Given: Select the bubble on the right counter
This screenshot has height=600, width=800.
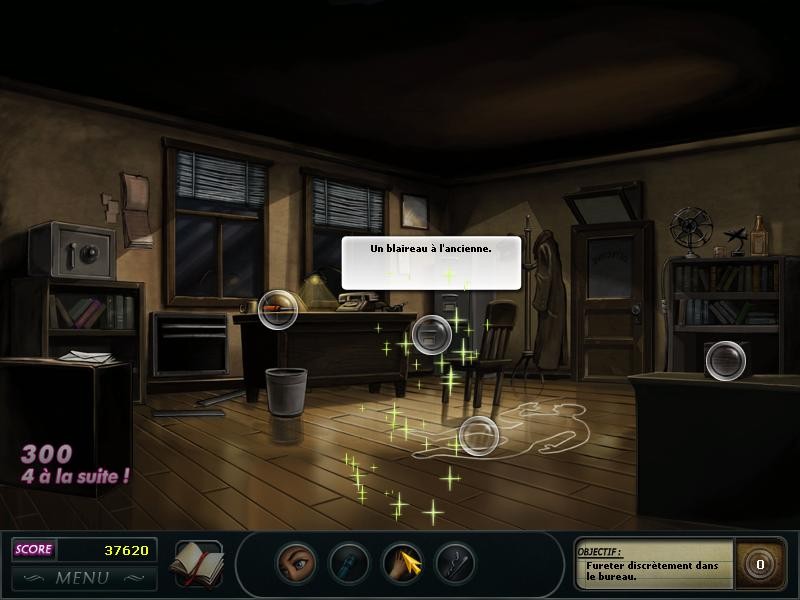Looking at the screenshot, I should point(725,360).
